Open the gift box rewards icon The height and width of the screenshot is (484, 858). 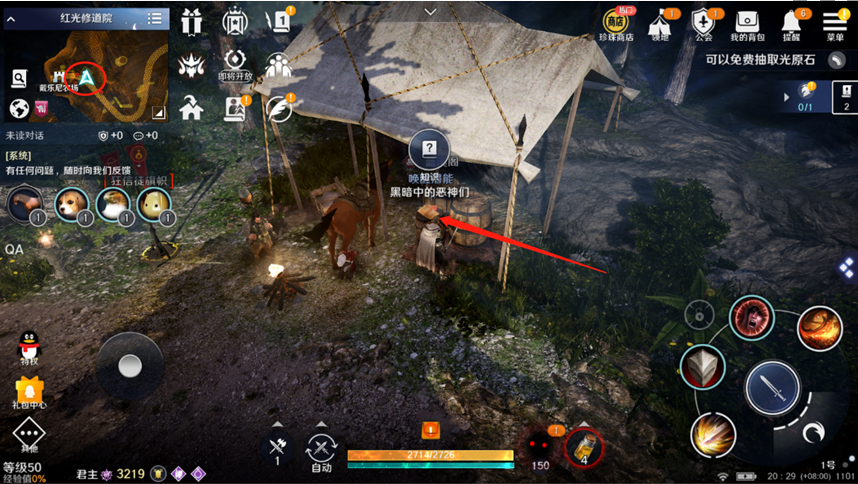[x=190, y=20]
